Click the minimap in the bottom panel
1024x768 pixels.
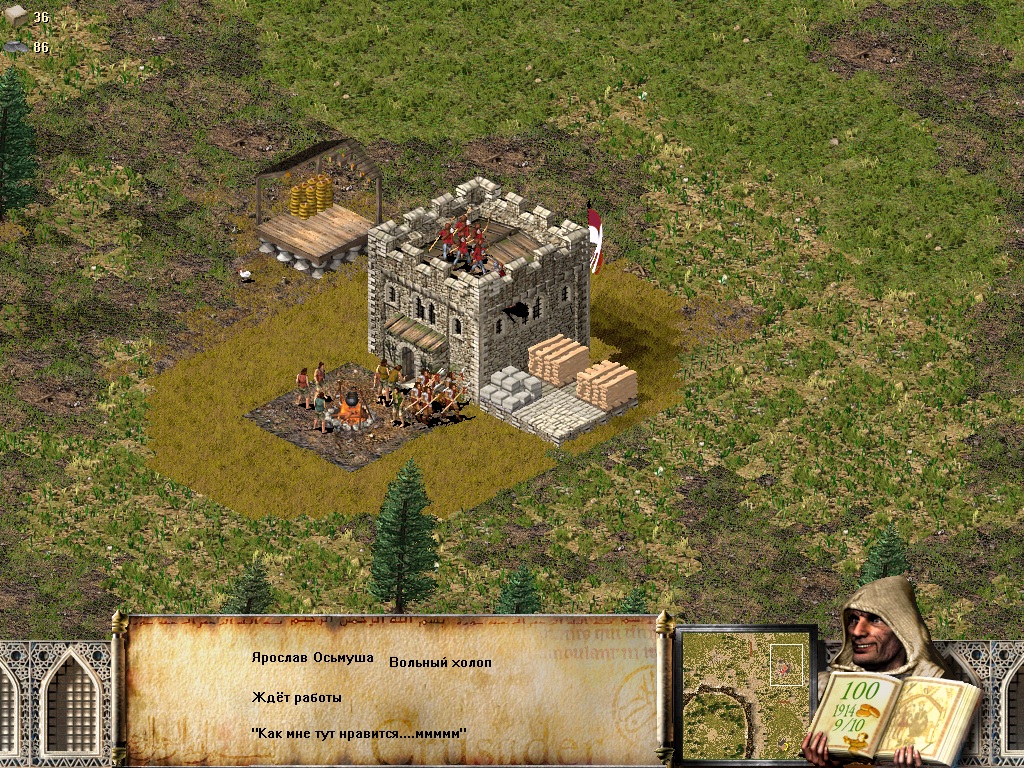(745, 694)
